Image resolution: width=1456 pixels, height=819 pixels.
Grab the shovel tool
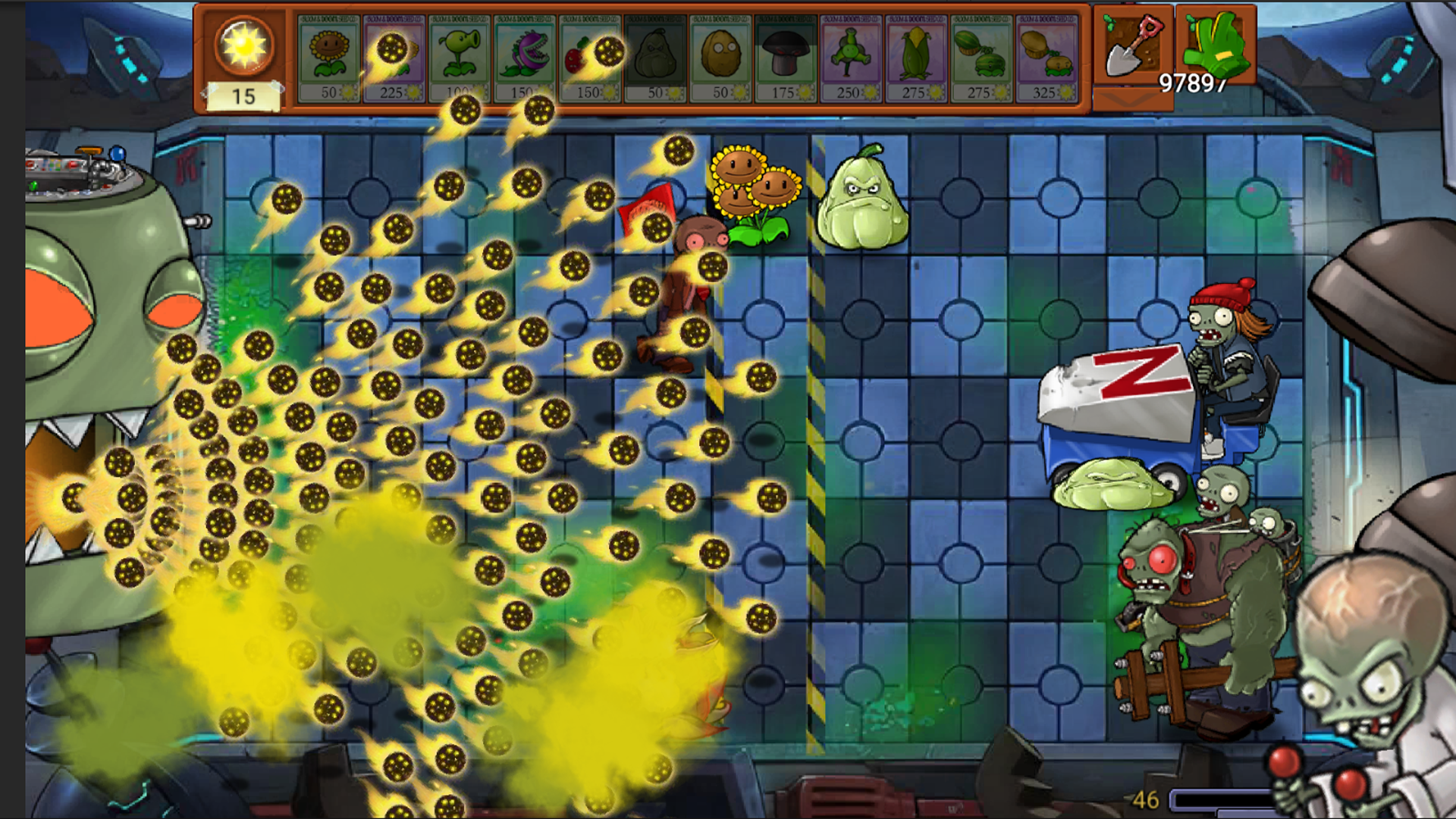(1131, 45)
